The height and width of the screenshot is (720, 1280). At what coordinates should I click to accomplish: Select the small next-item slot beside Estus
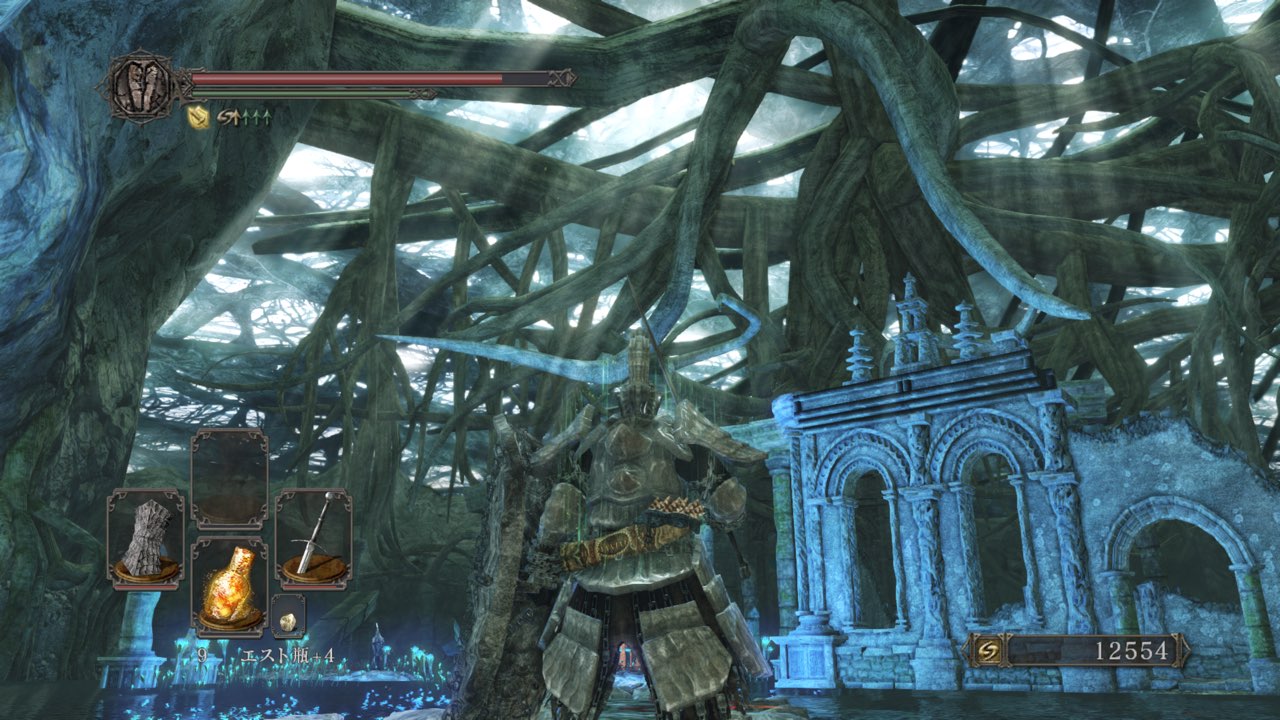288,619
